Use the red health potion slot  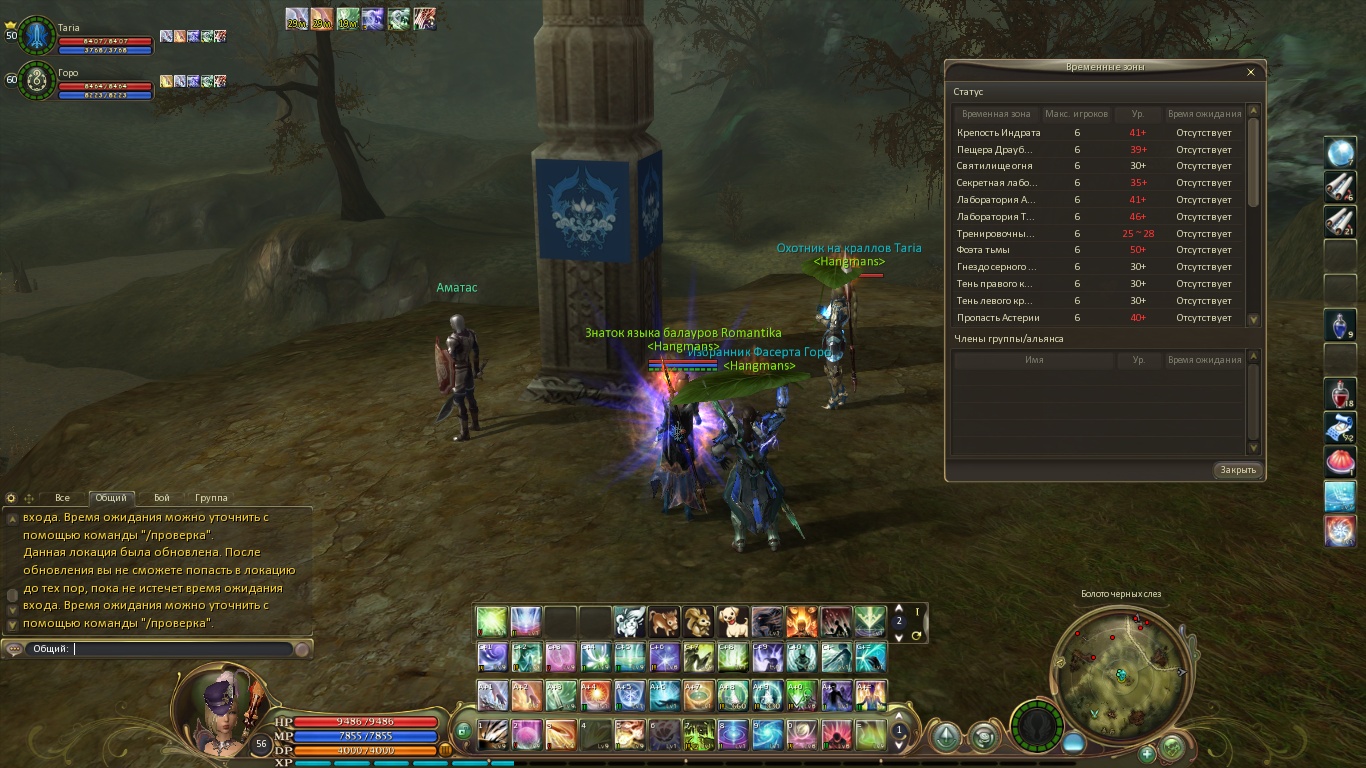[x=1340, y=393]
